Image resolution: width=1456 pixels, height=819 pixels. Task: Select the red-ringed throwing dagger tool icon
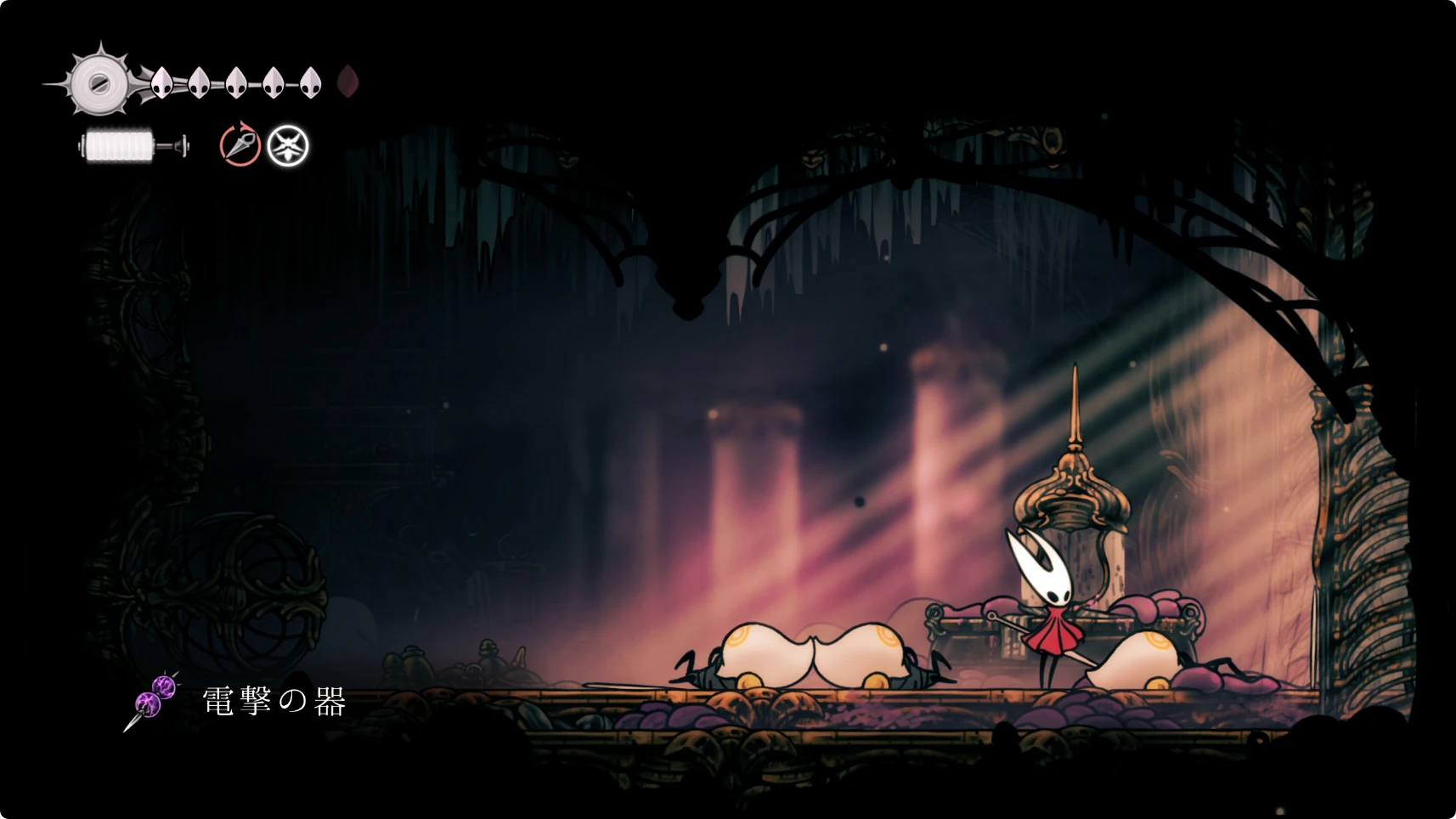click(240, 145)
